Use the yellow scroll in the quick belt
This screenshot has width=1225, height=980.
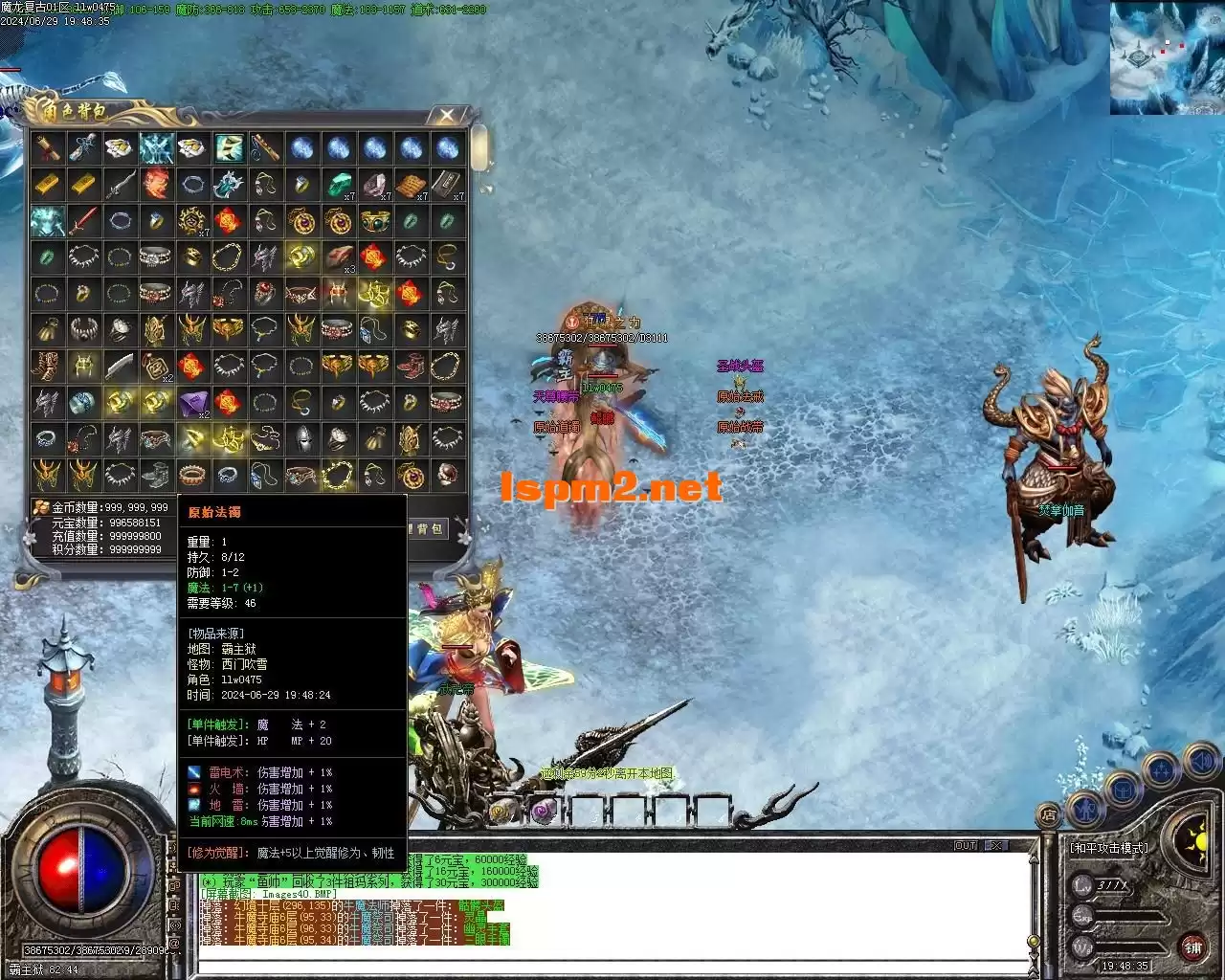click(503, 811)
